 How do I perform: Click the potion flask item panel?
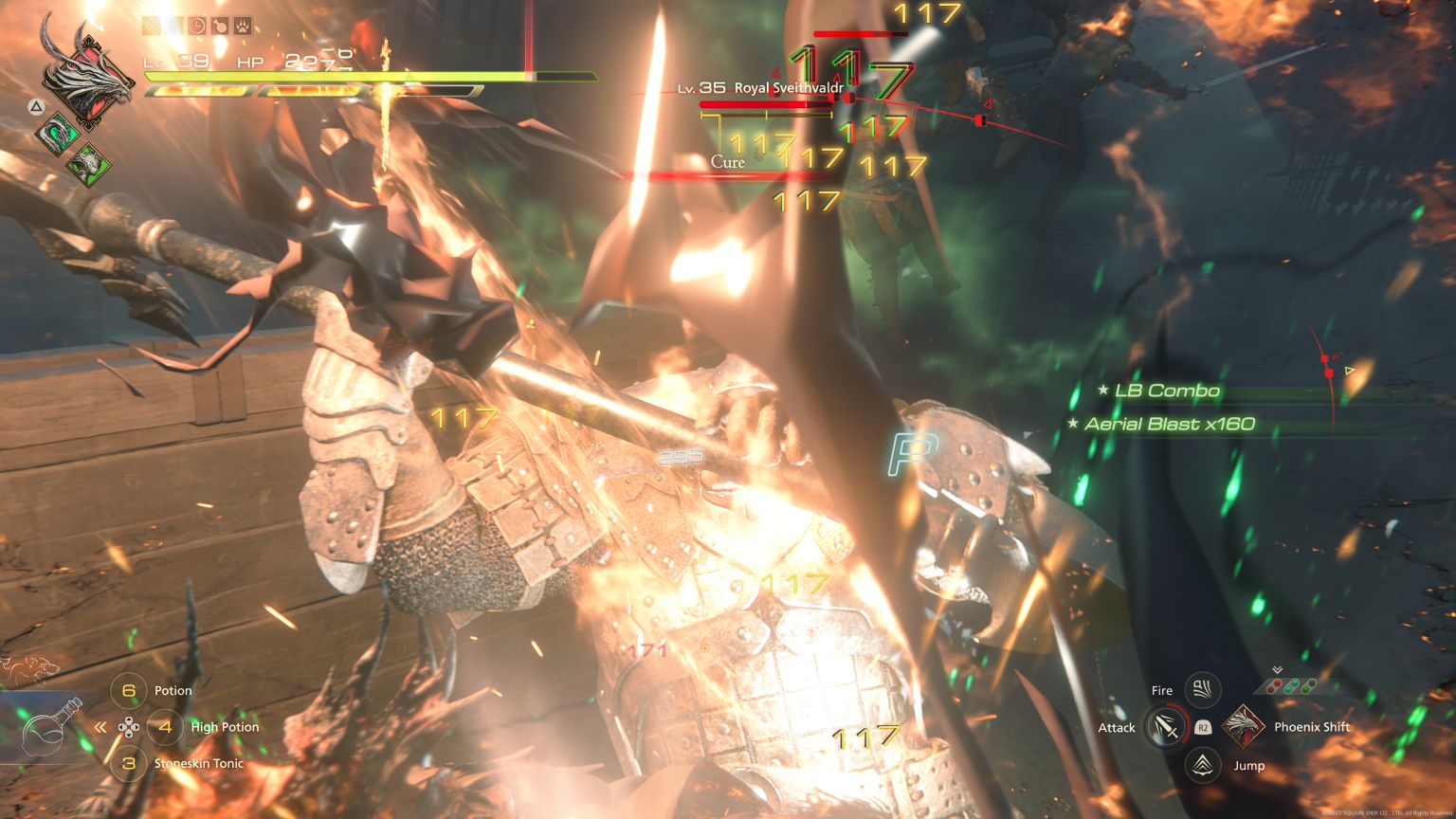(x=51, y=726)
